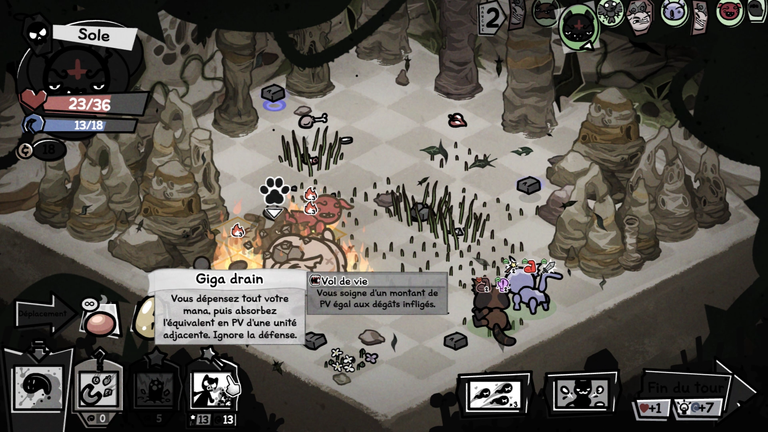Screen dimensions: 768x432
Task: Select the pink meat item slot
Action: (x=99, y=321)
